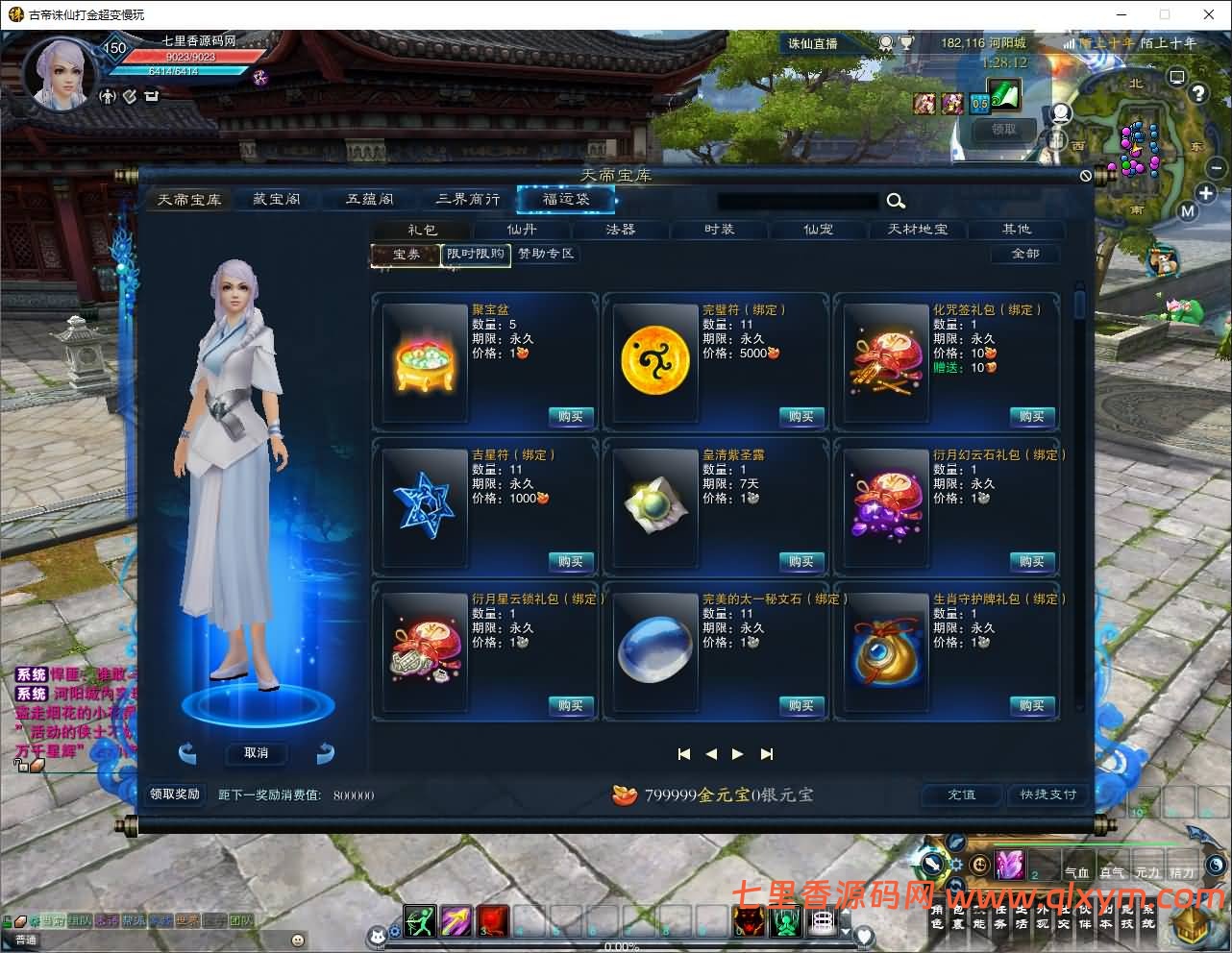Click the demon head skill icon
The image size is (1232, 953).
tap(748, 922)
